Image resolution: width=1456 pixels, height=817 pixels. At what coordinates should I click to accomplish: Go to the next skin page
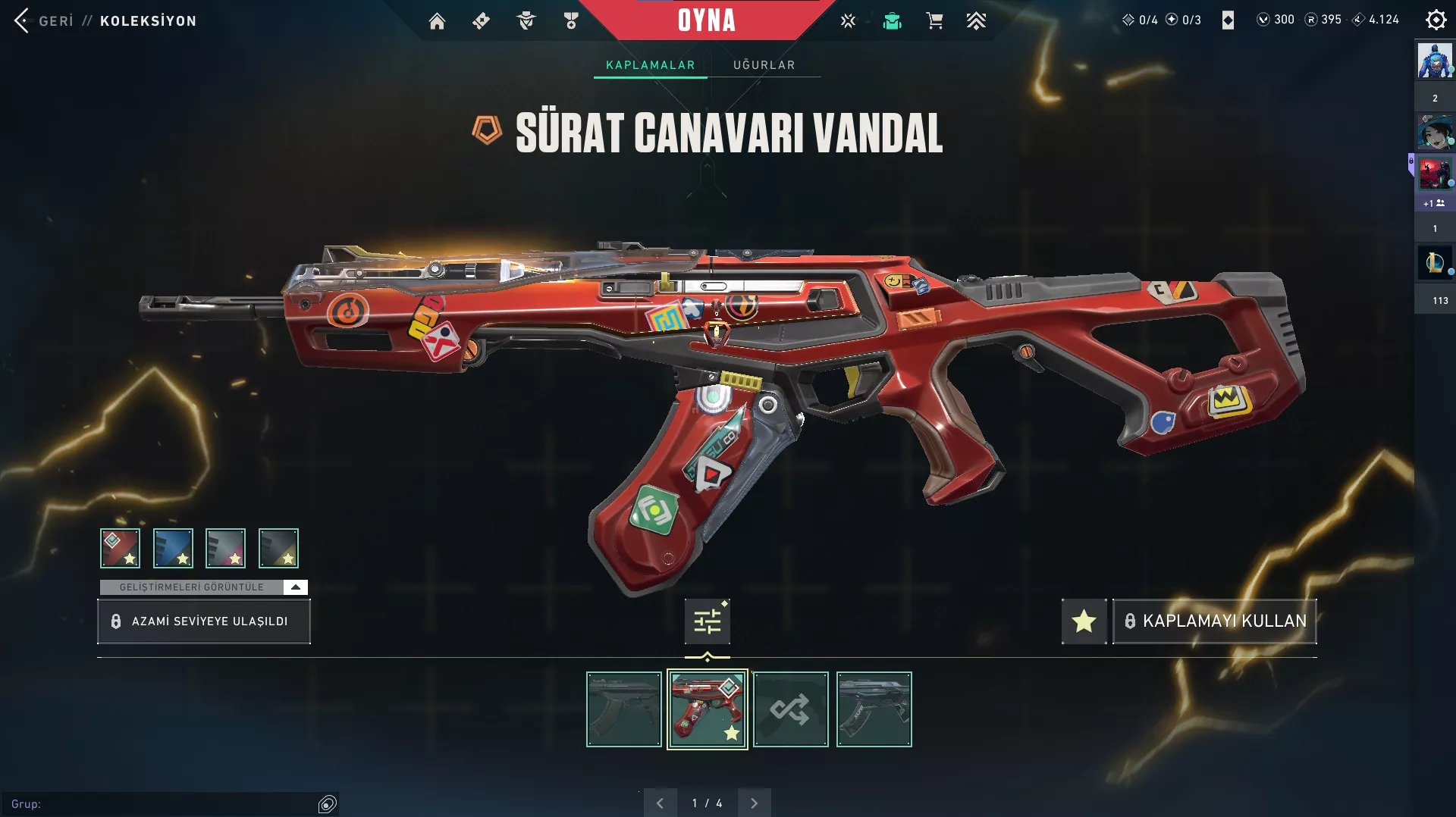tap(754, 803)
